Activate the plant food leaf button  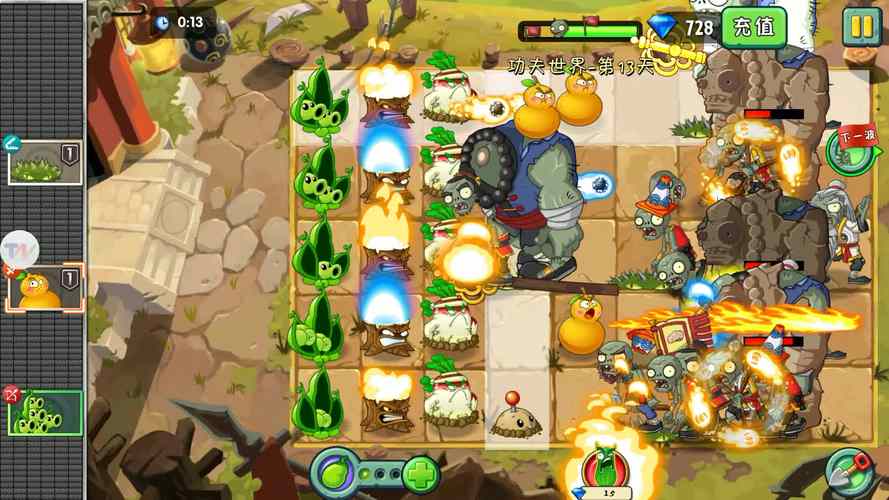pos(336,471)
